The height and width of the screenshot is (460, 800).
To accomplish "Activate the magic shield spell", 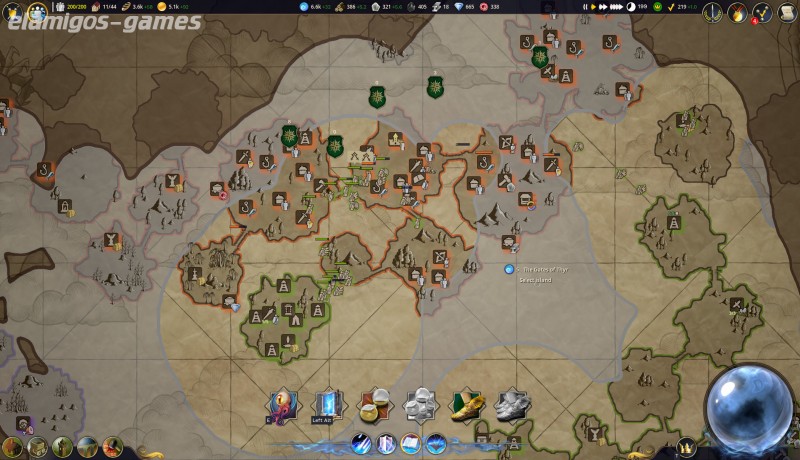I will click(386, 443).
